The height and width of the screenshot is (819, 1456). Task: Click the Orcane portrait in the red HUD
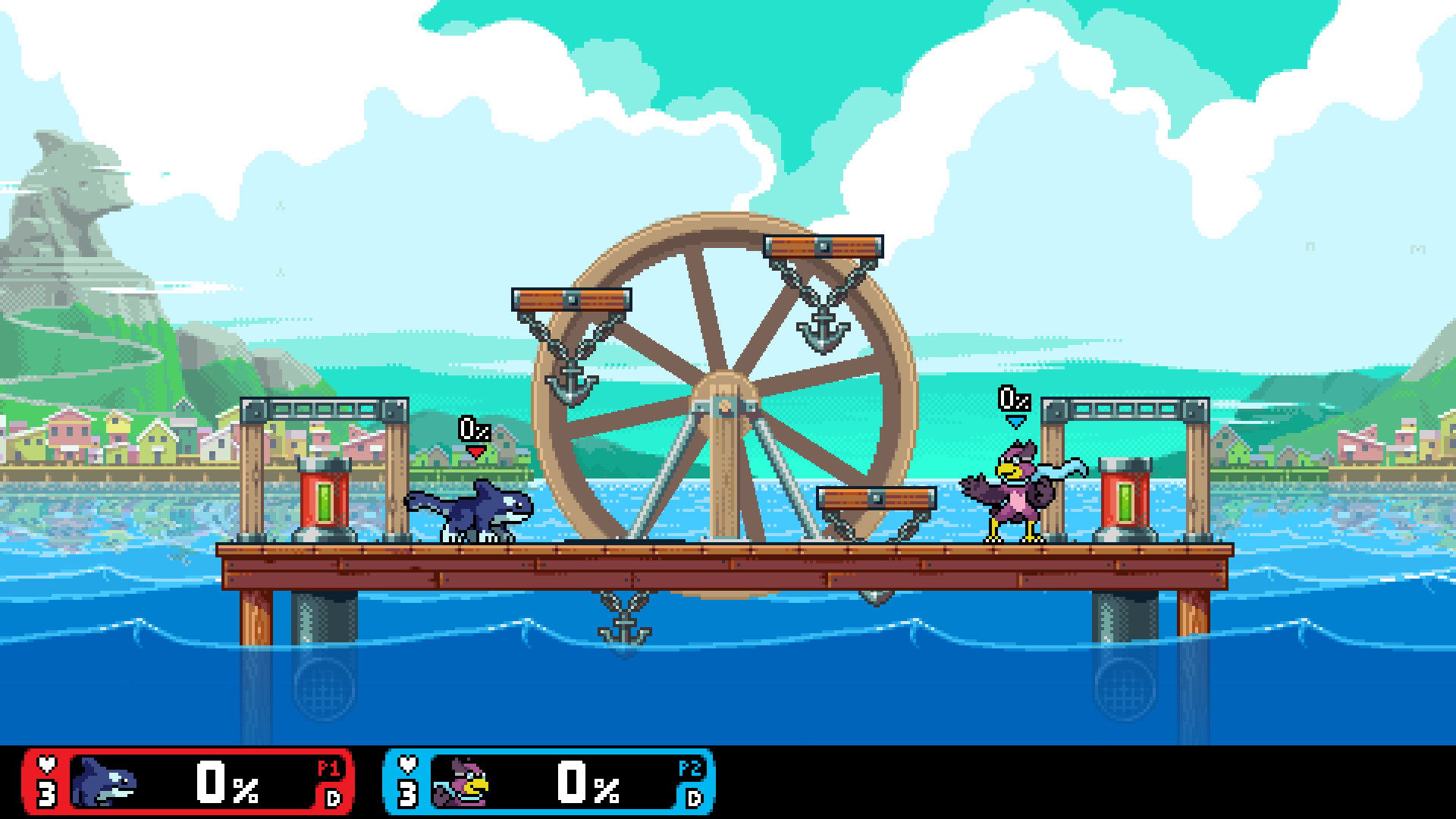[102, 783]
